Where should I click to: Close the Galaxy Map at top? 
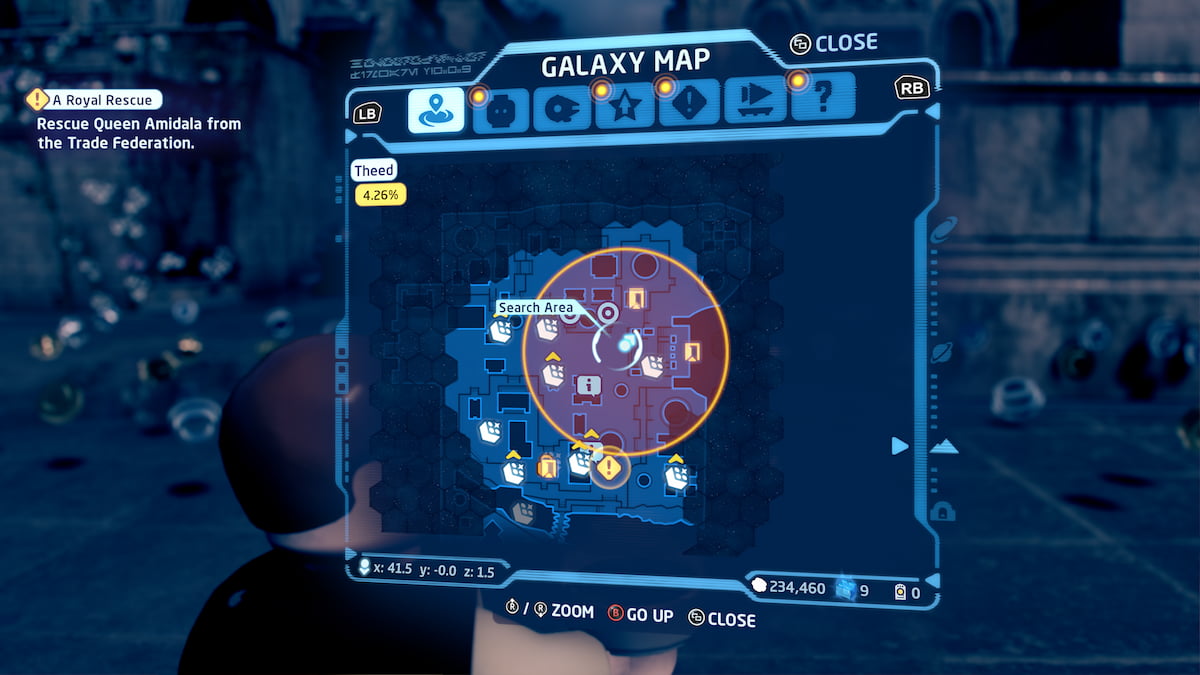tap(833, 43)
